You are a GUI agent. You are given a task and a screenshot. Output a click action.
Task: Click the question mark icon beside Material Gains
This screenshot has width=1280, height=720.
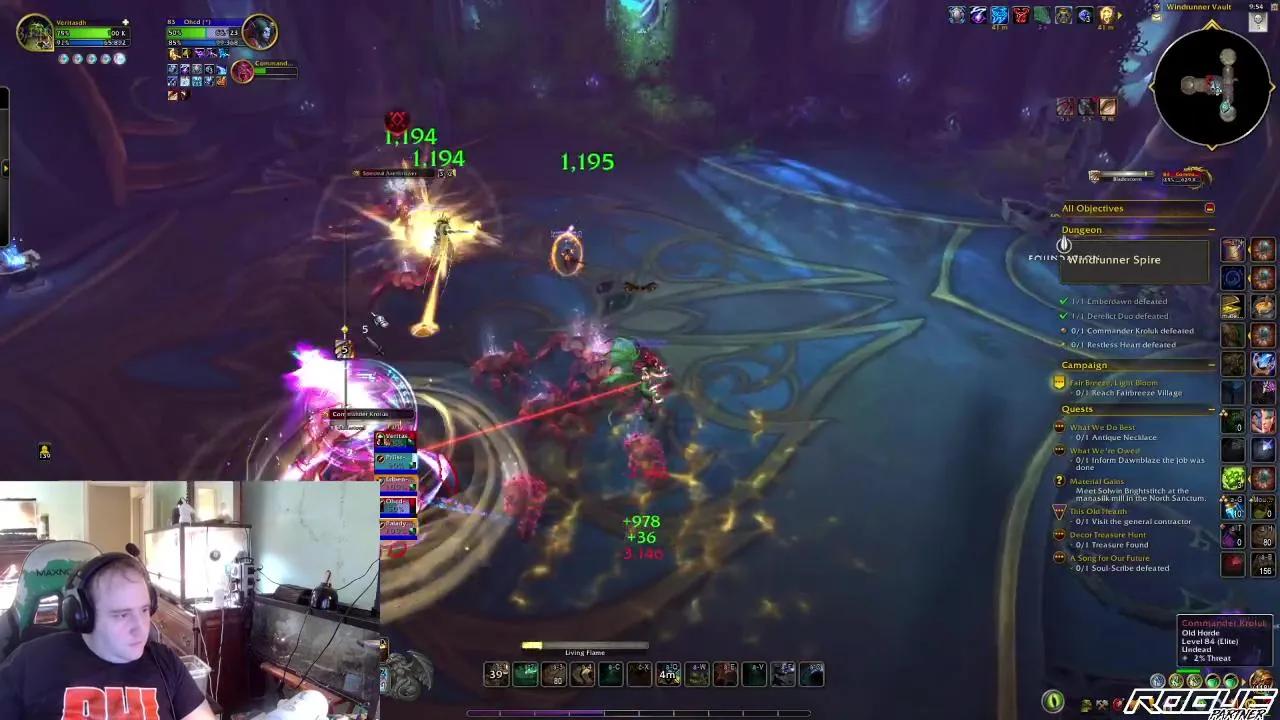click(x=1058, y=482)
